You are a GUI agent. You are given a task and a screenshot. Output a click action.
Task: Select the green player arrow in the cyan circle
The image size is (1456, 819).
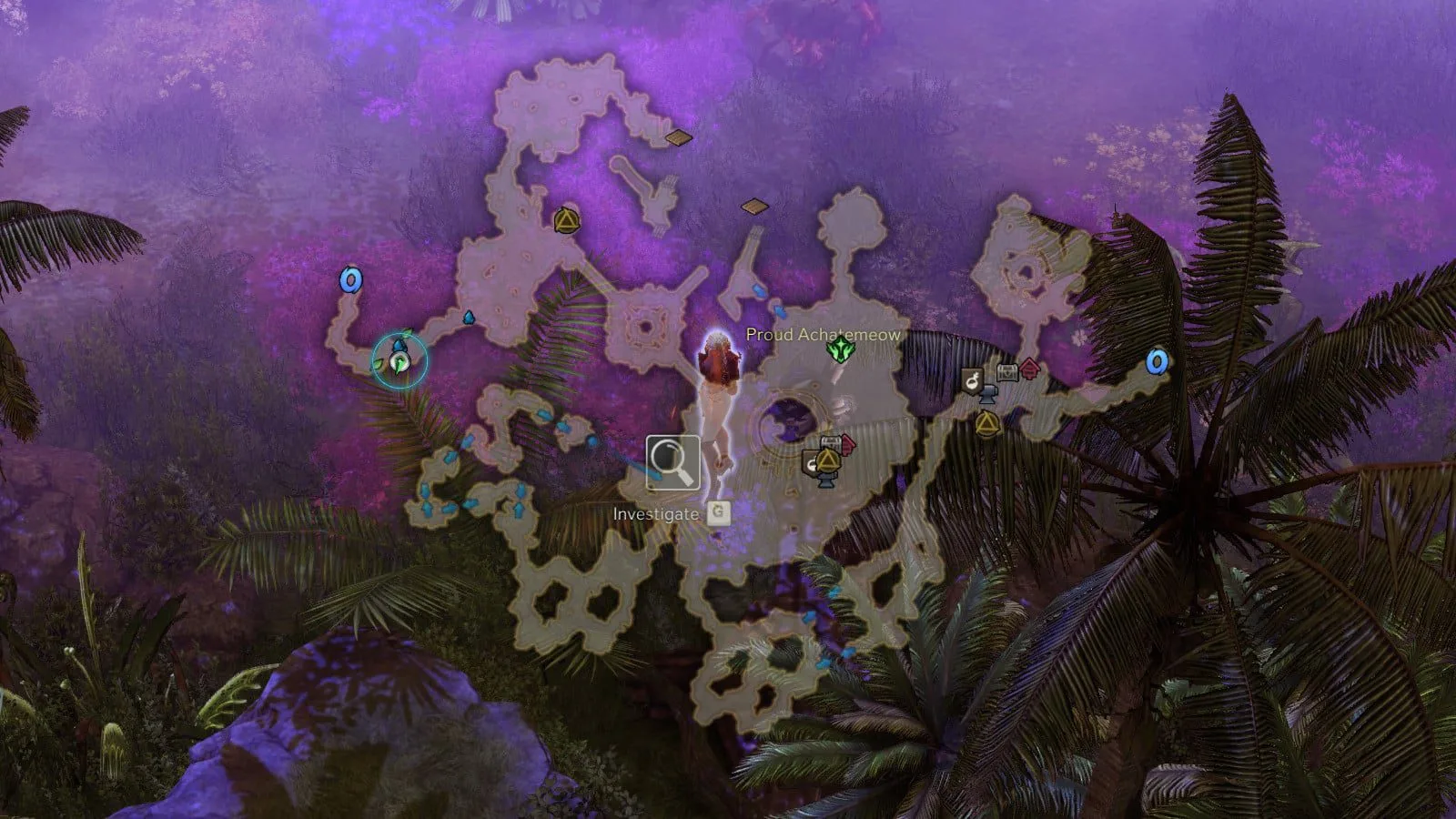coord(399,362)
